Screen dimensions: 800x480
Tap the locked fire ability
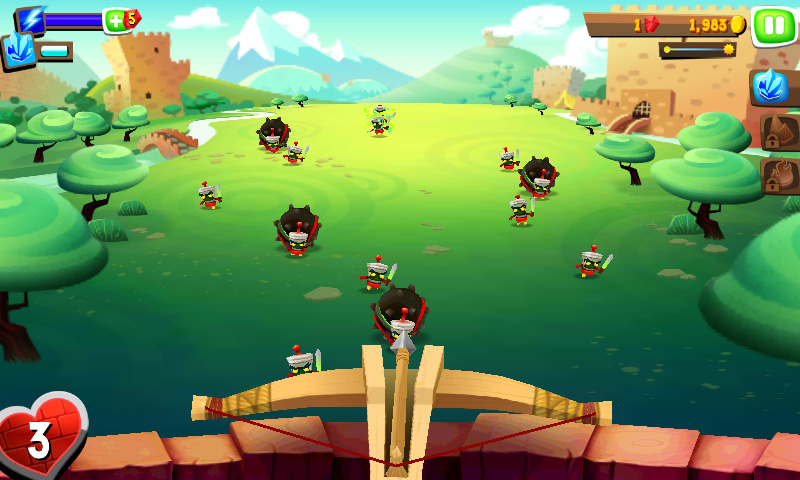(x=777, y=176)
